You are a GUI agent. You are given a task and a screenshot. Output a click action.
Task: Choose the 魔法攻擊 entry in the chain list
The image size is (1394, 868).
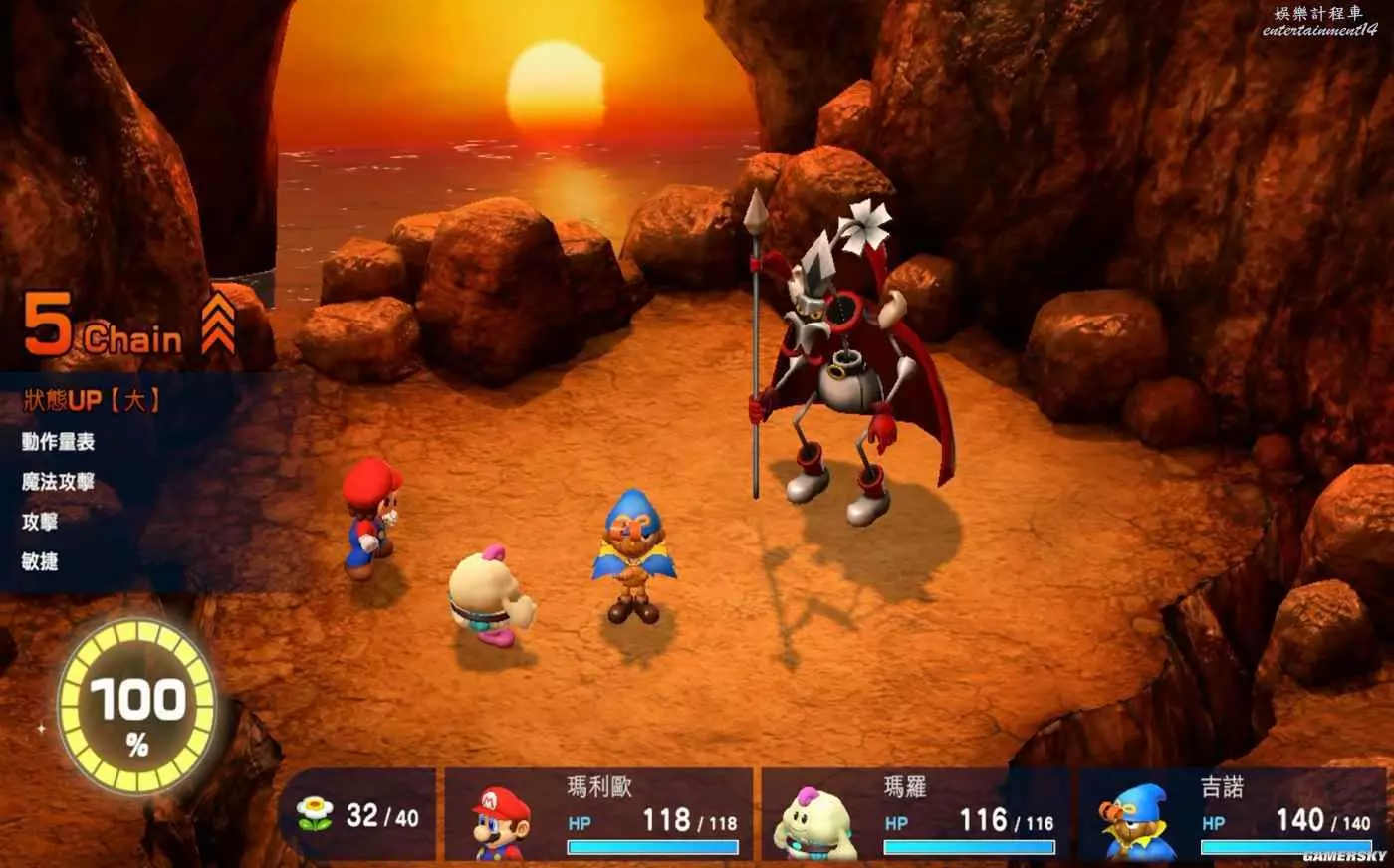pyautogui.click(x=58, y=482)
